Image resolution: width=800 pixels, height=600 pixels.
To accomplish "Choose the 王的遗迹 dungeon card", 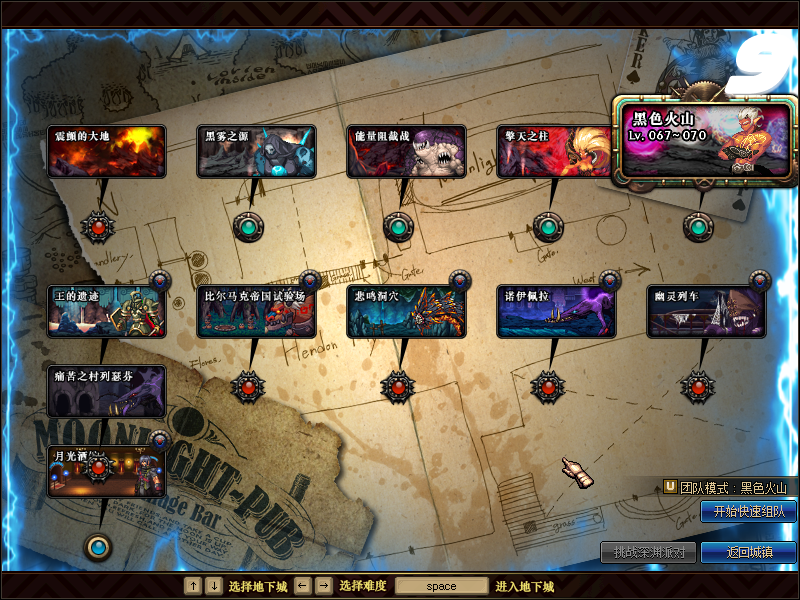I will click(107, 312).
